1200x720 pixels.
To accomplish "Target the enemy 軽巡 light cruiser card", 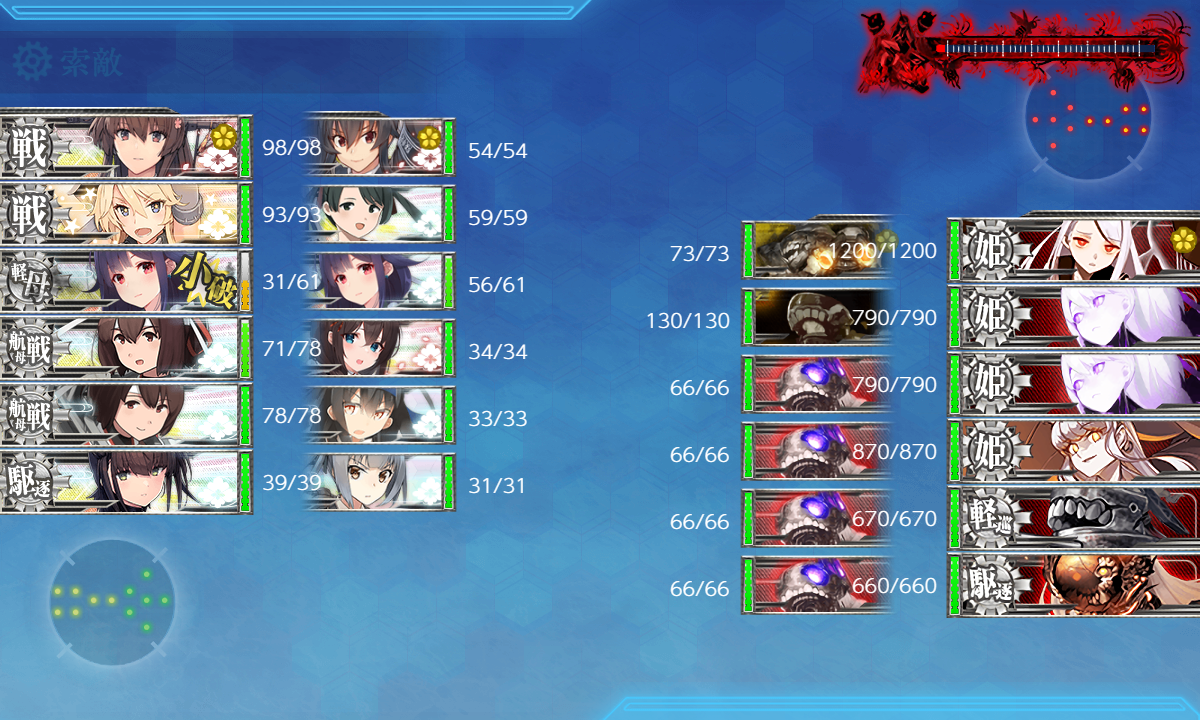I will point(1075,518).
